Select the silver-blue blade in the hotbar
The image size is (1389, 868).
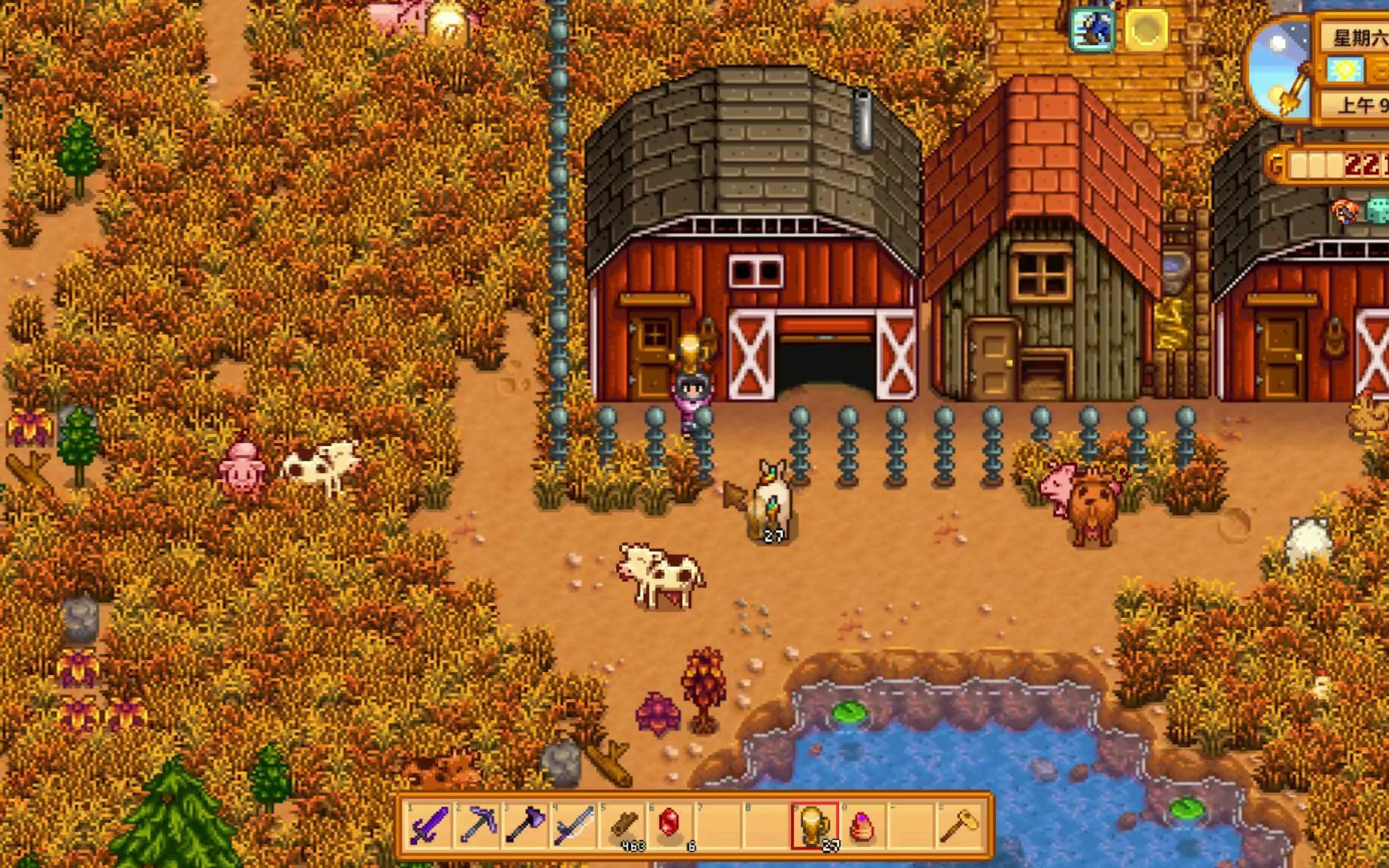point(573,825)
